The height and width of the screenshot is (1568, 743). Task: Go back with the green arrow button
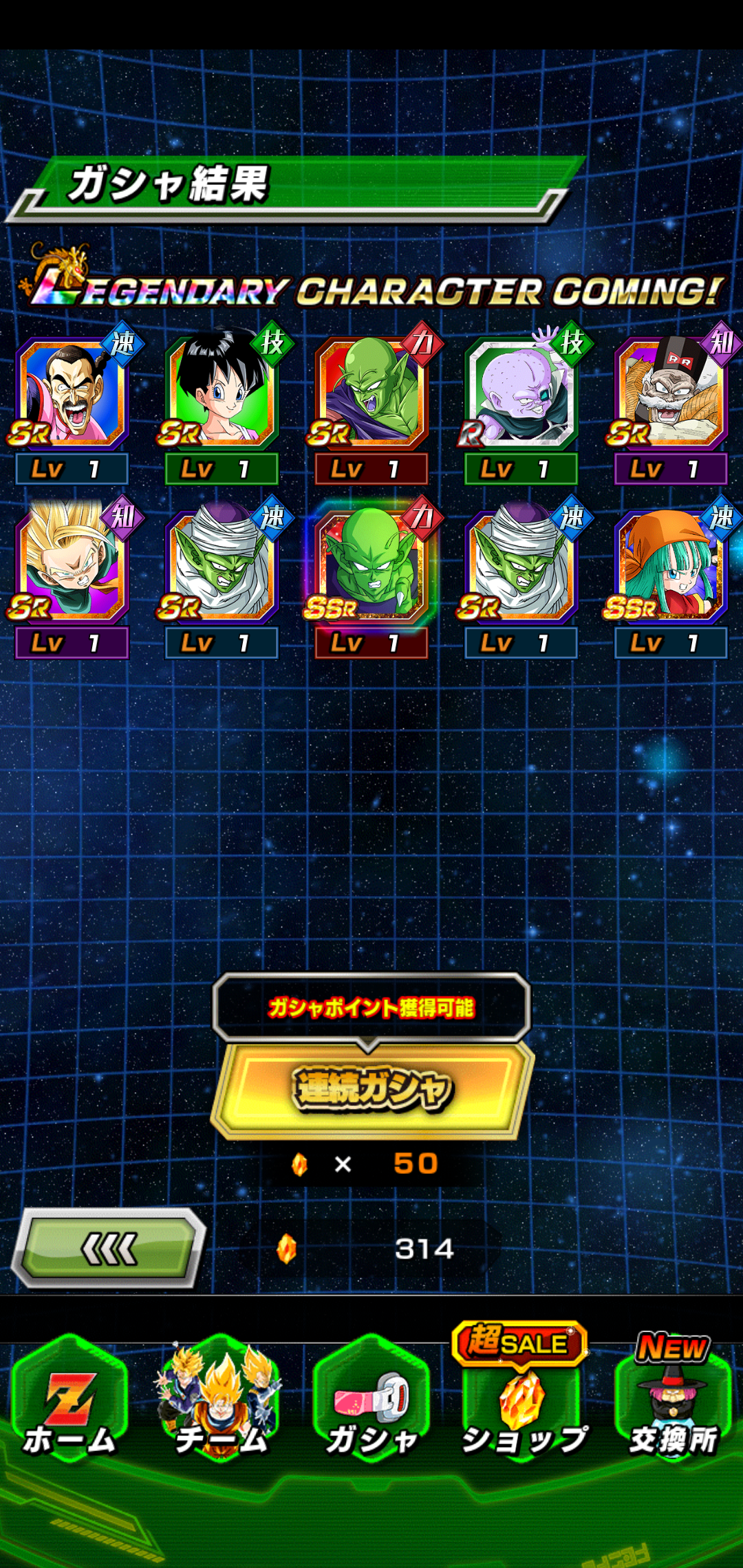(x=109, y=1248)
